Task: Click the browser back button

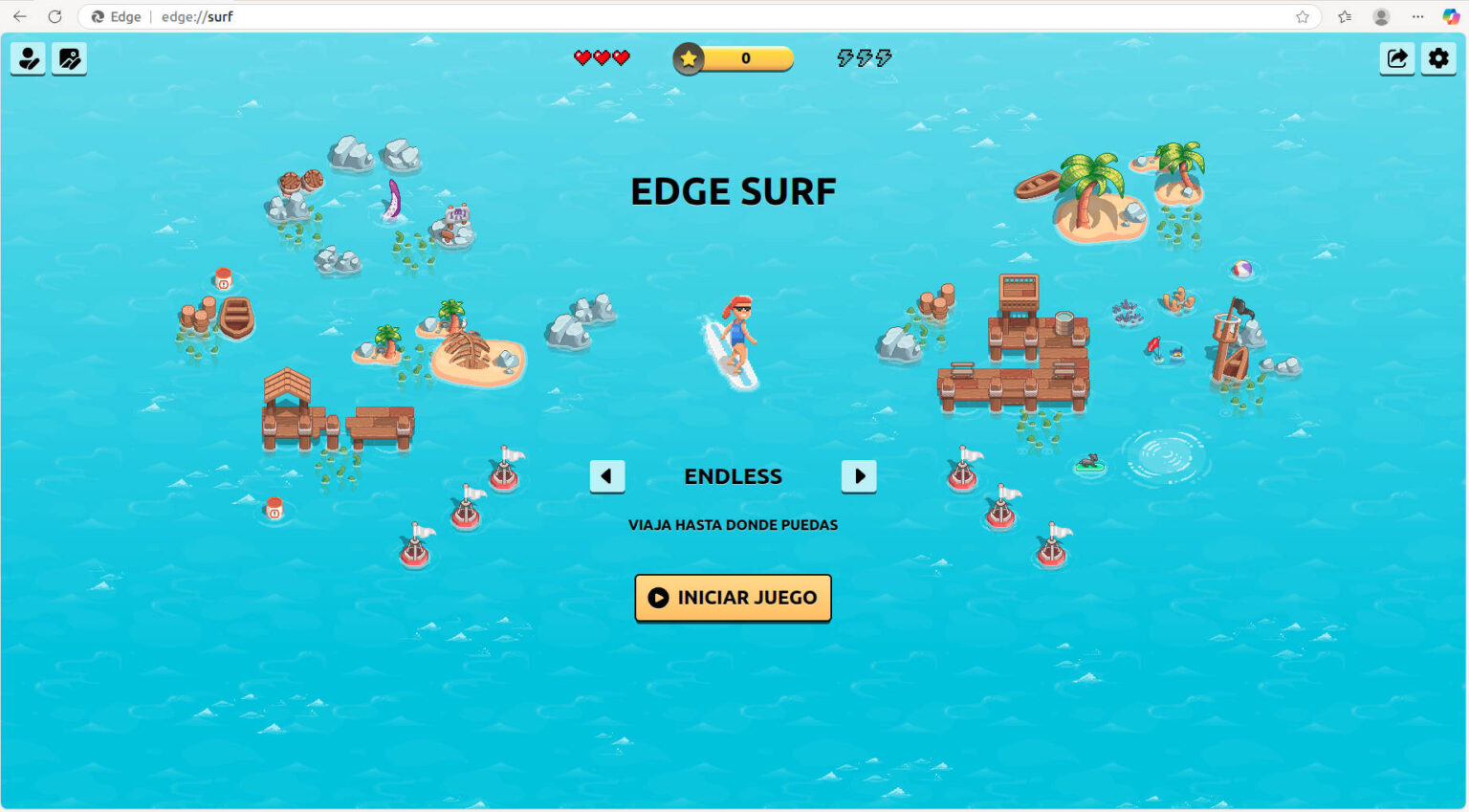Action: [19, 16]
